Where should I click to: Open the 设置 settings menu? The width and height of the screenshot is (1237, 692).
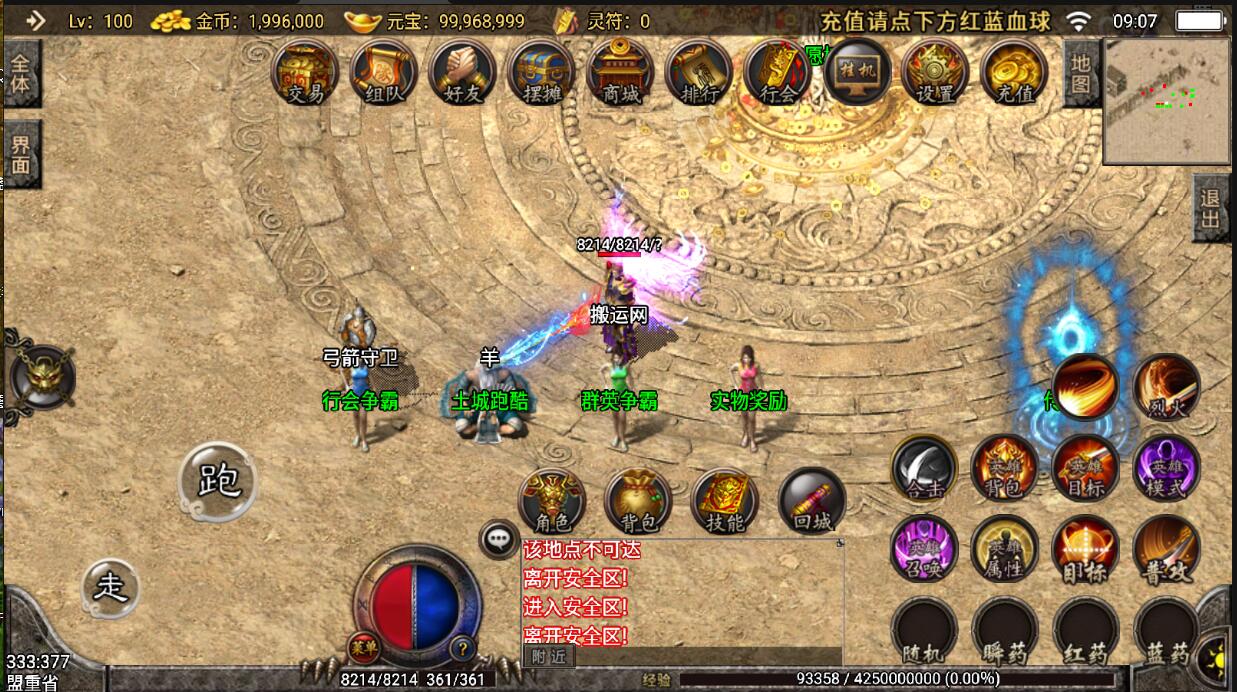click(x=935, y=72)
